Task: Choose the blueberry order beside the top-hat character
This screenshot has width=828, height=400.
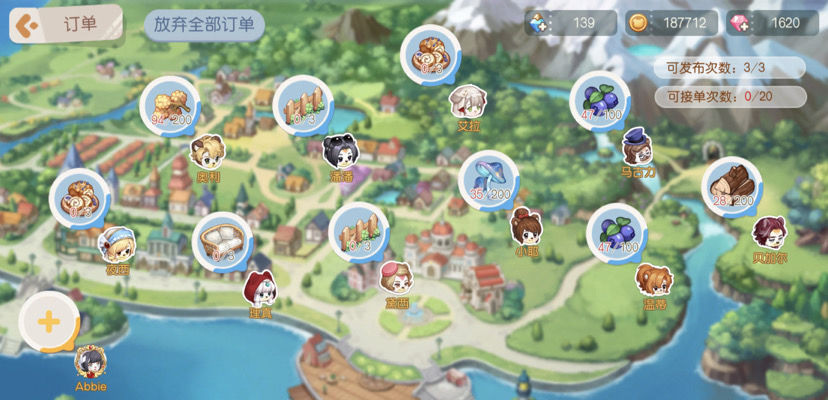Action: click(x=600, y=100)
